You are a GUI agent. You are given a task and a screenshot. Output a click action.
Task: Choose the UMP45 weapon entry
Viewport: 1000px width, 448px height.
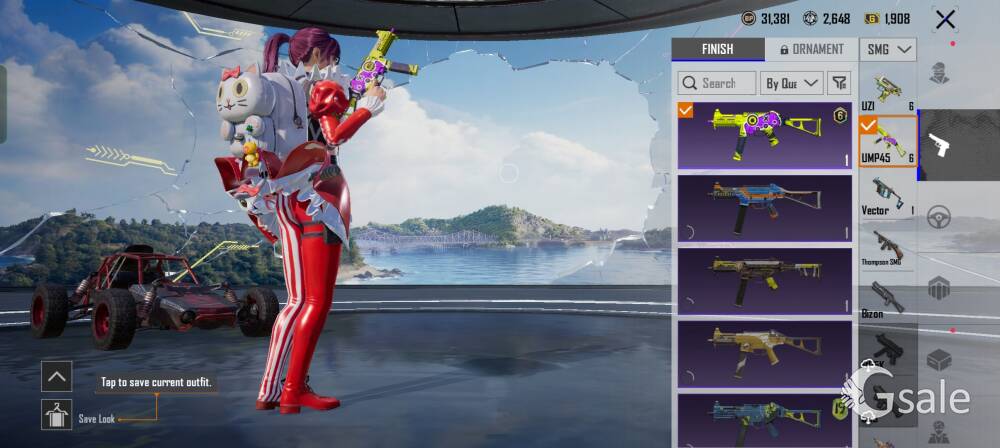click(x=887, y=142)
